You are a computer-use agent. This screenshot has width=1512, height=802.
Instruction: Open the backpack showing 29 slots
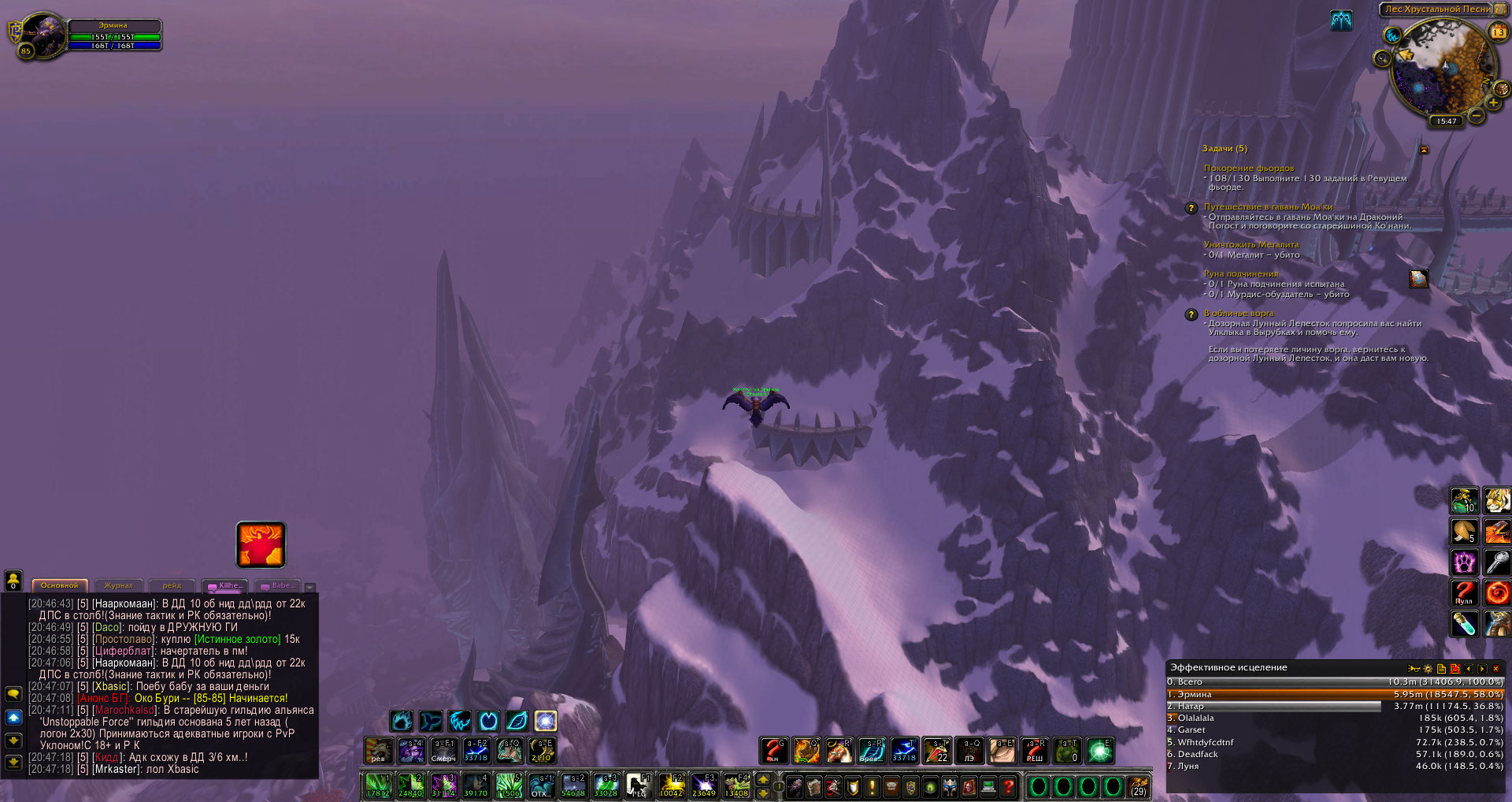(1138, 786)
